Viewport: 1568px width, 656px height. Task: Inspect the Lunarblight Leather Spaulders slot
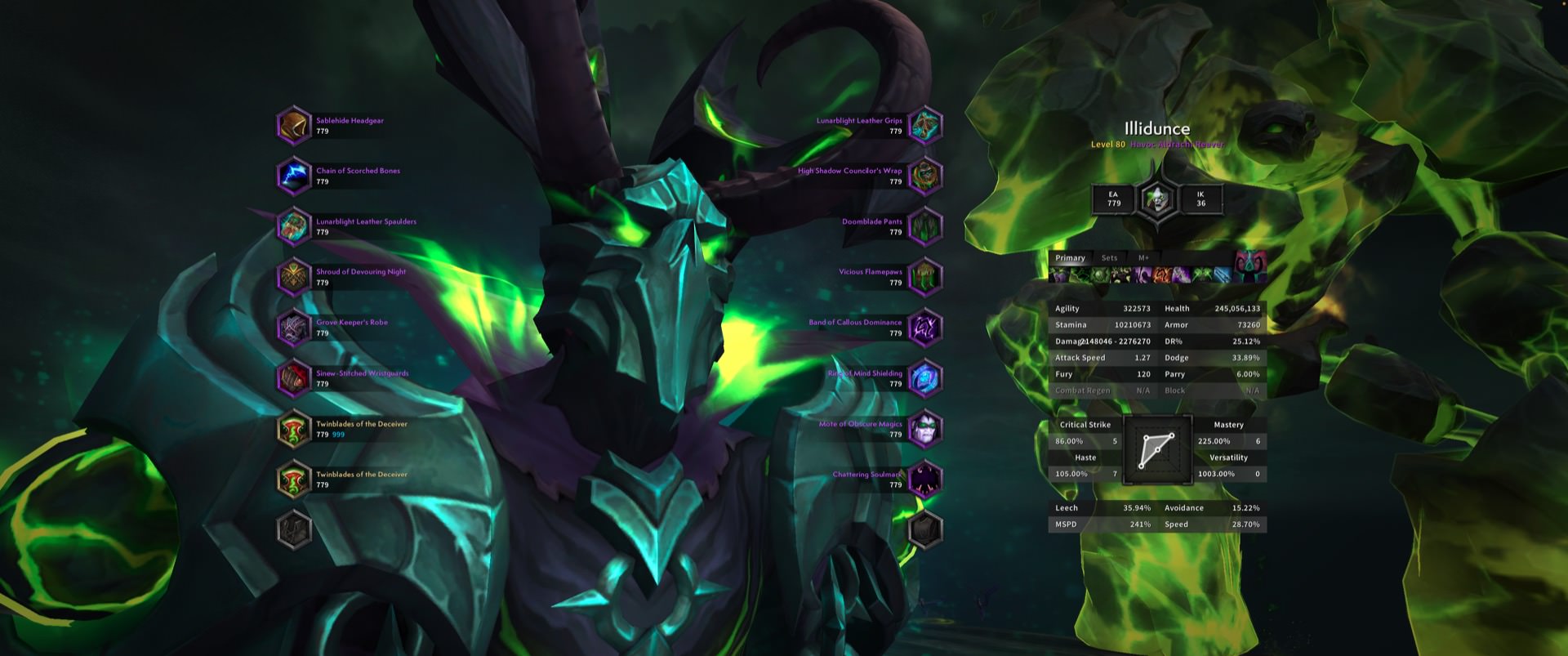click(x=294, y=226)
